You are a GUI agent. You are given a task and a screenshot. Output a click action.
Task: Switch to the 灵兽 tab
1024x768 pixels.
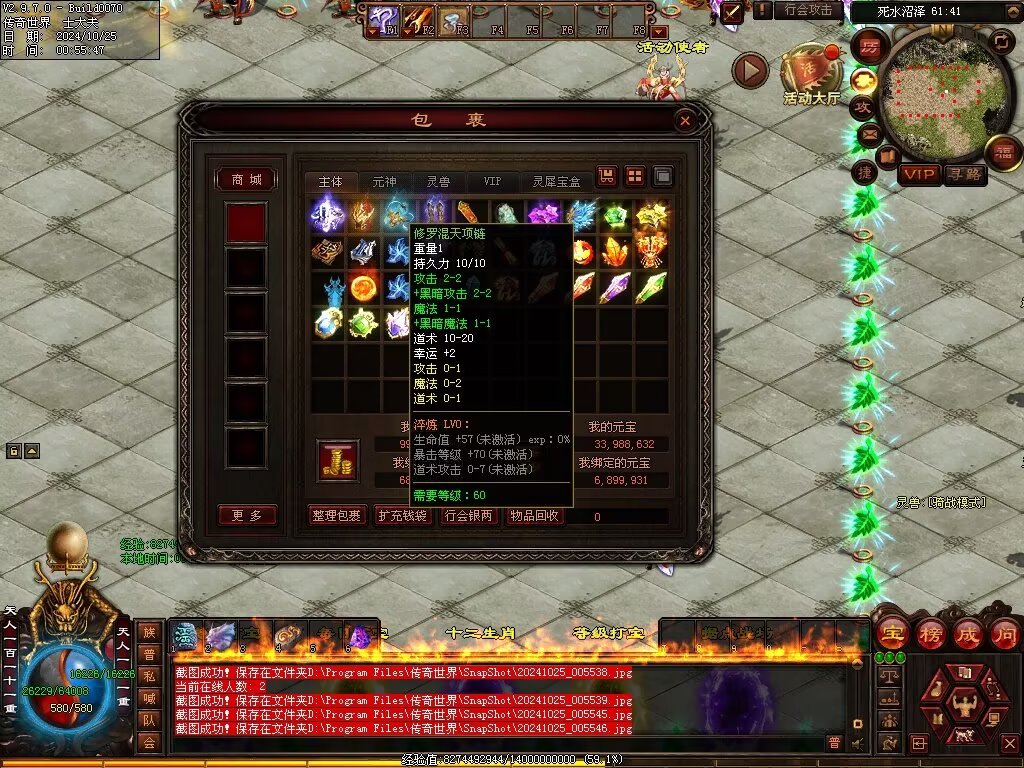click(438, 182)
